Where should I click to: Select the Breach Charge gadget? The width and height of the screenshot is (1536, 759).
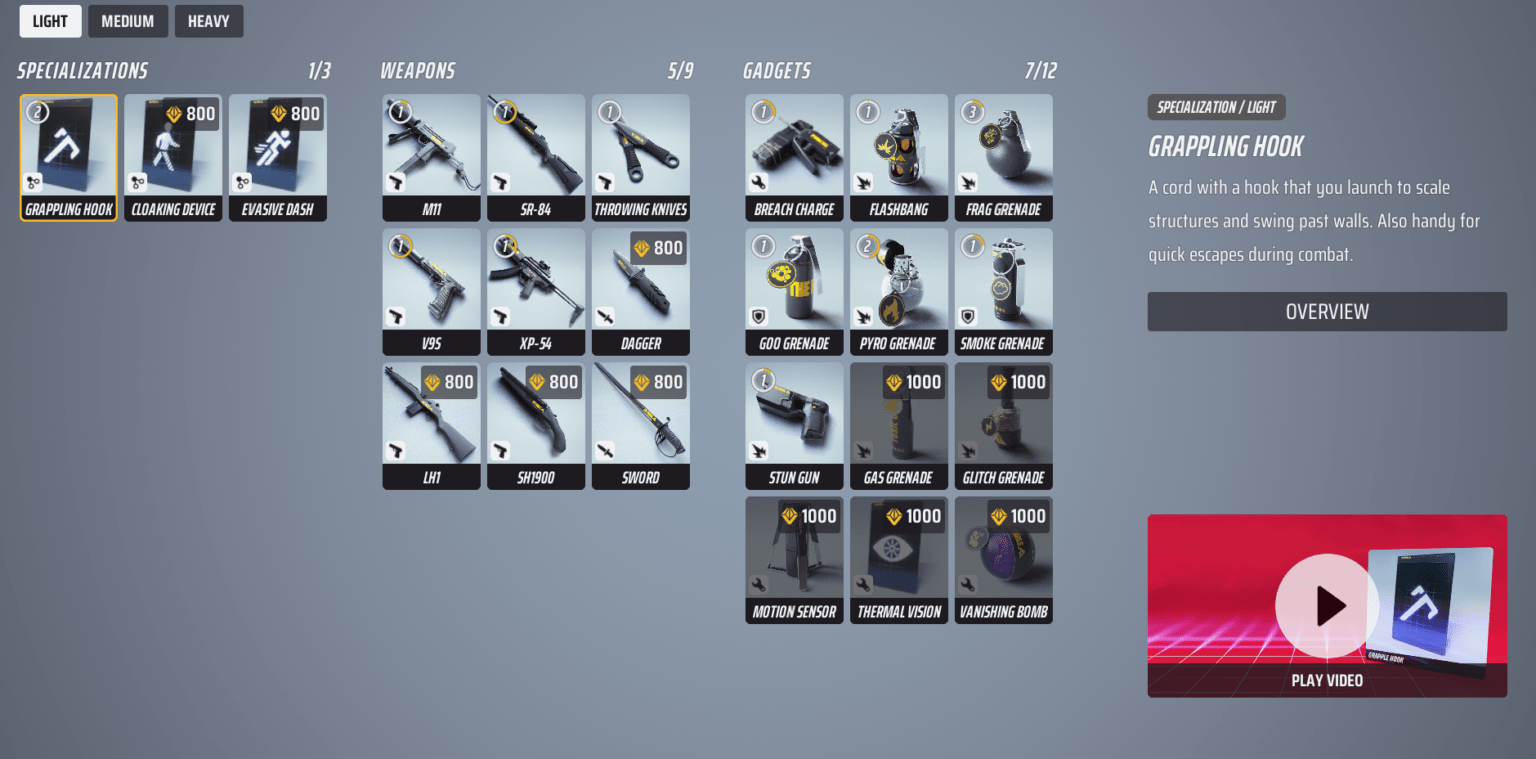(x=793, y=157)
